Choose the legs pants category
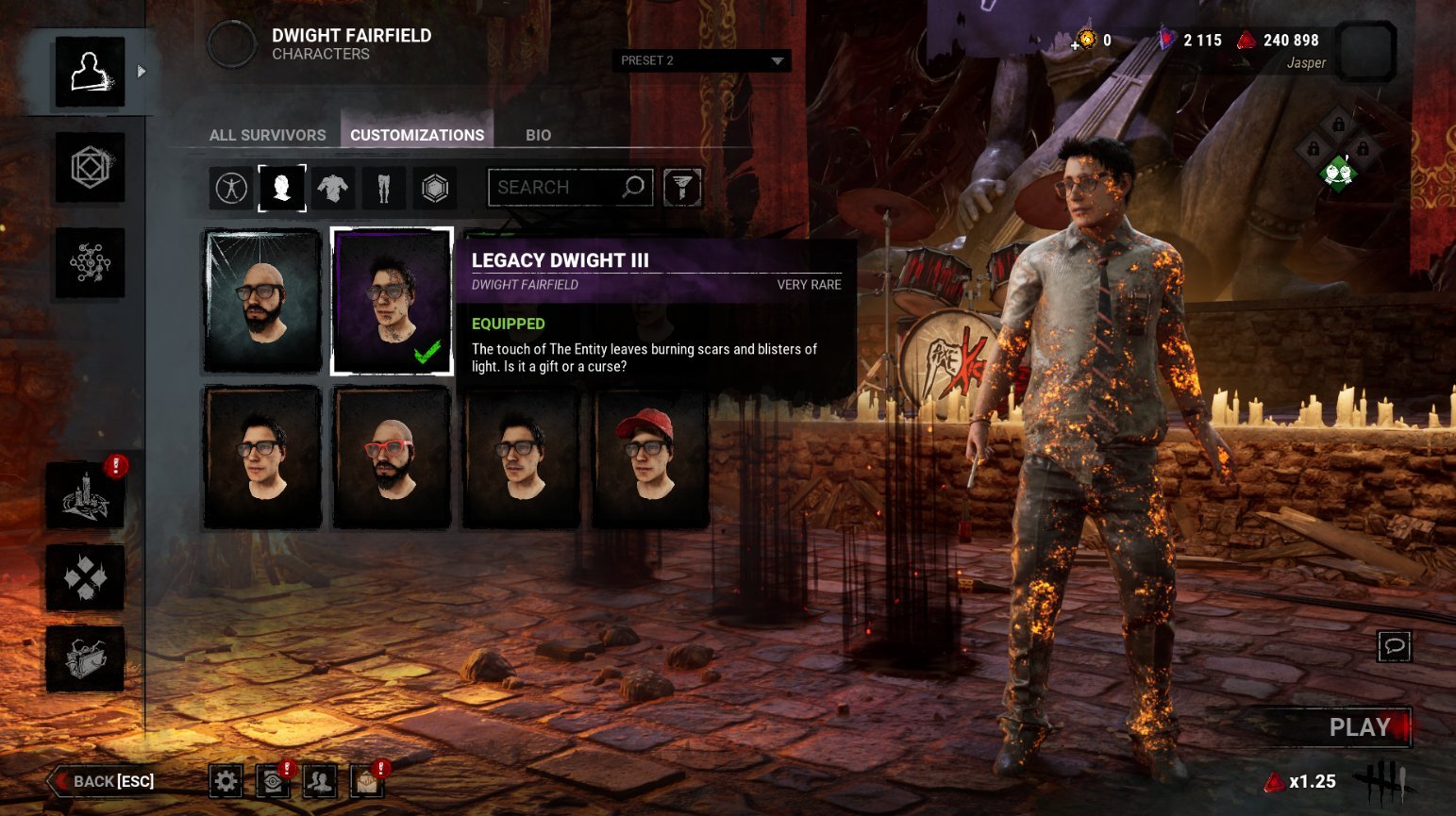1456x816 pixels. 383,188
